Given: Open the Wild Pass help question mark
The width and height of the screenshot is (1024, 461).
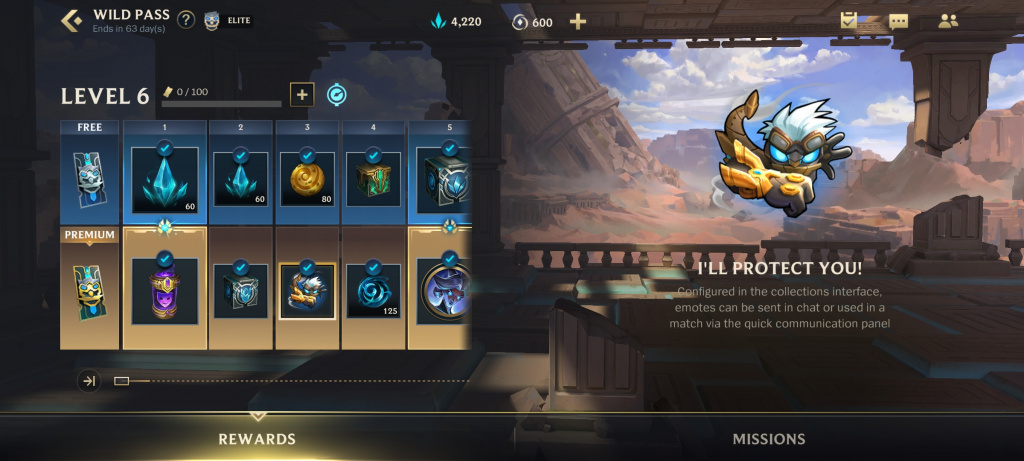Looking at the screenshot, I should 186,21.
